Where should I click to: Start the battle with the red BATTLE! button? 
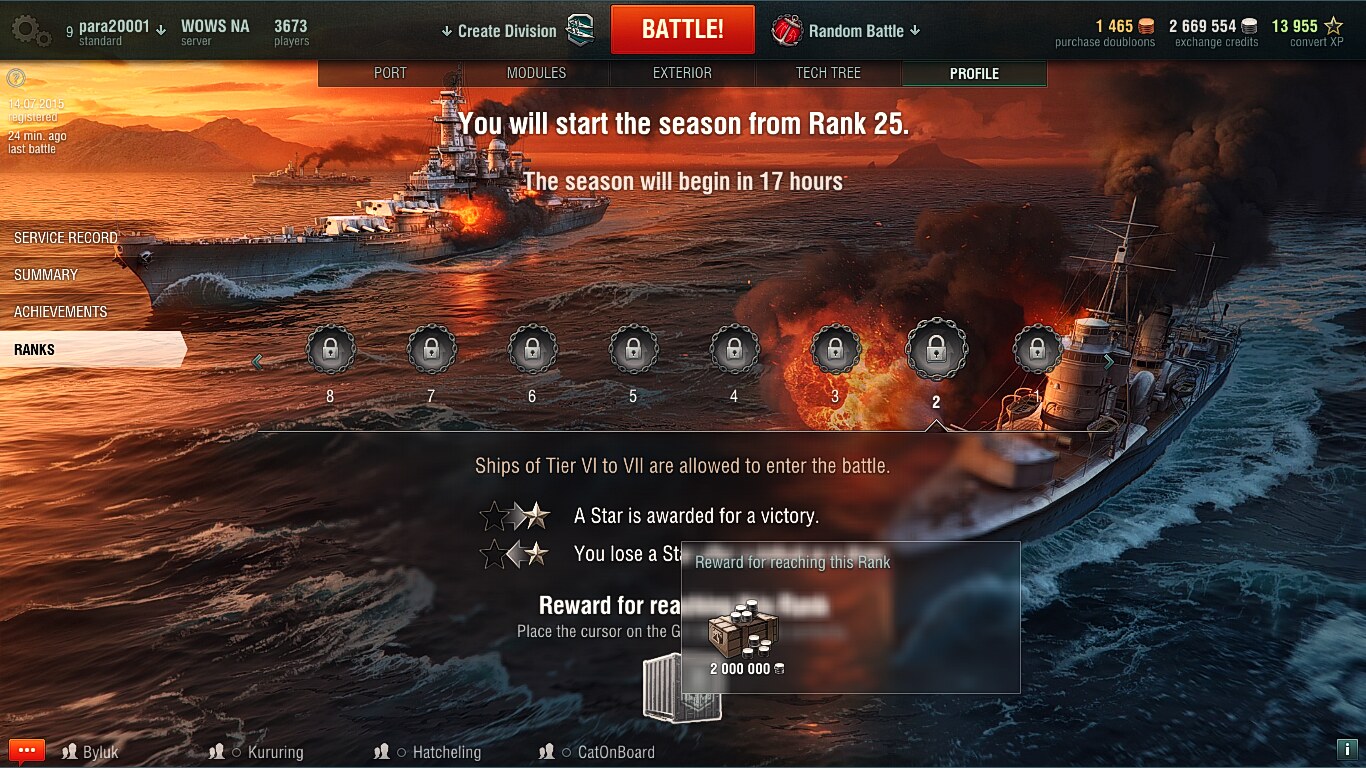(x=682, y=30)
